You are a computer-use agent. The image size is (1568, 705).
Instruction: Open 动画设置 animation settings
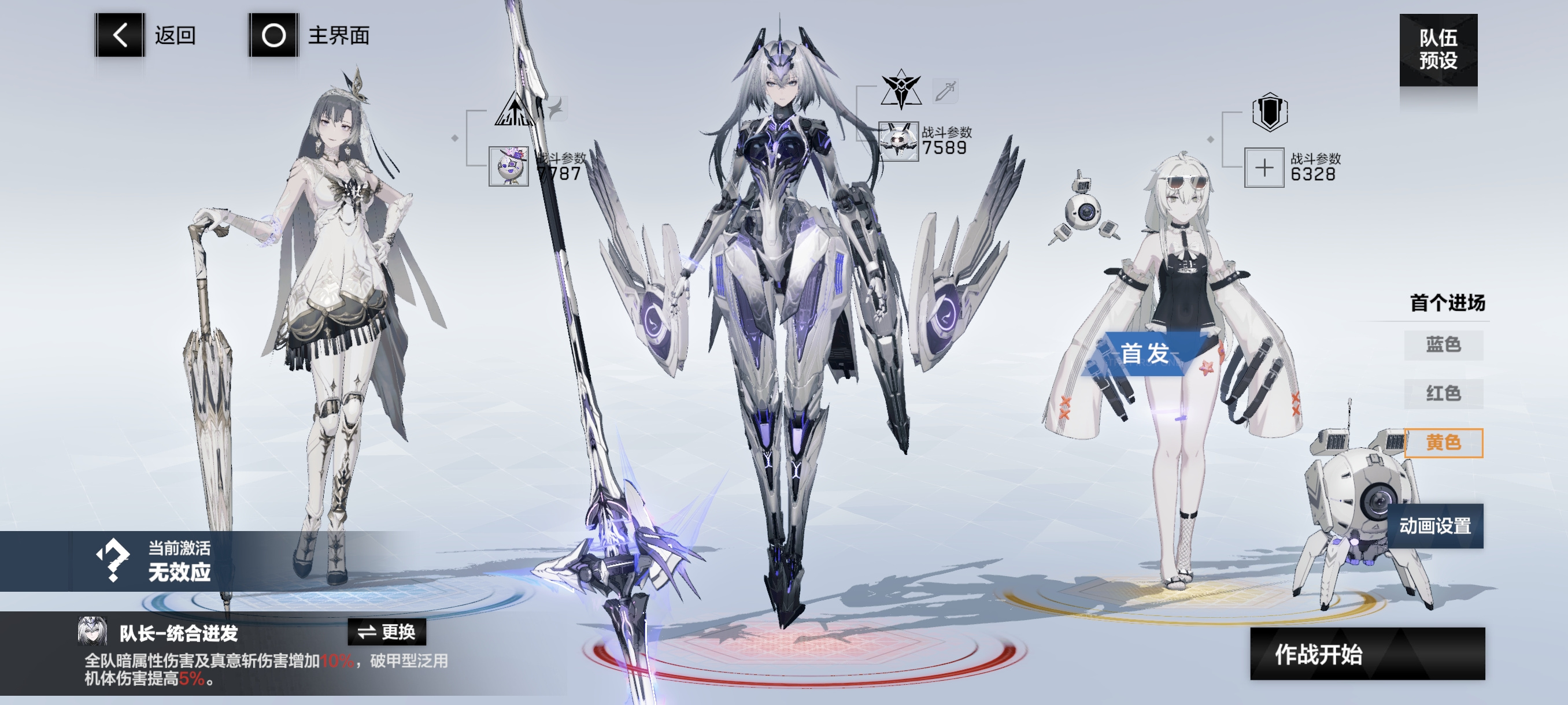(x=1434, y=525)
